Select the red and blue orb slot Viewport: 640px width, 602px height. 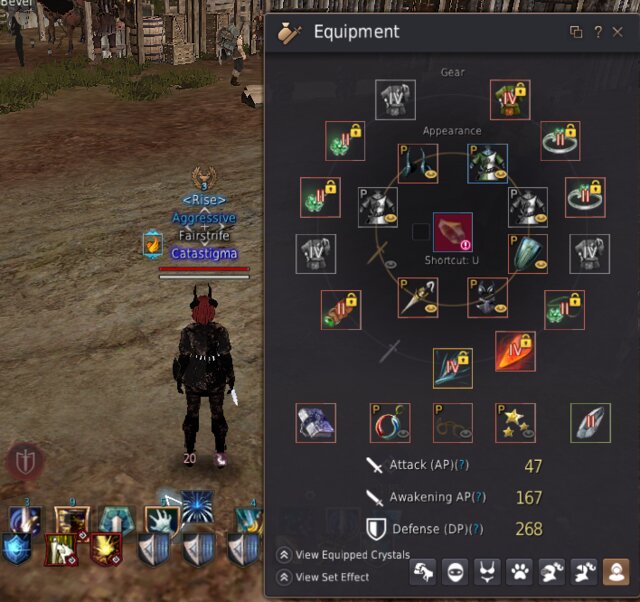tap(389, 422)
